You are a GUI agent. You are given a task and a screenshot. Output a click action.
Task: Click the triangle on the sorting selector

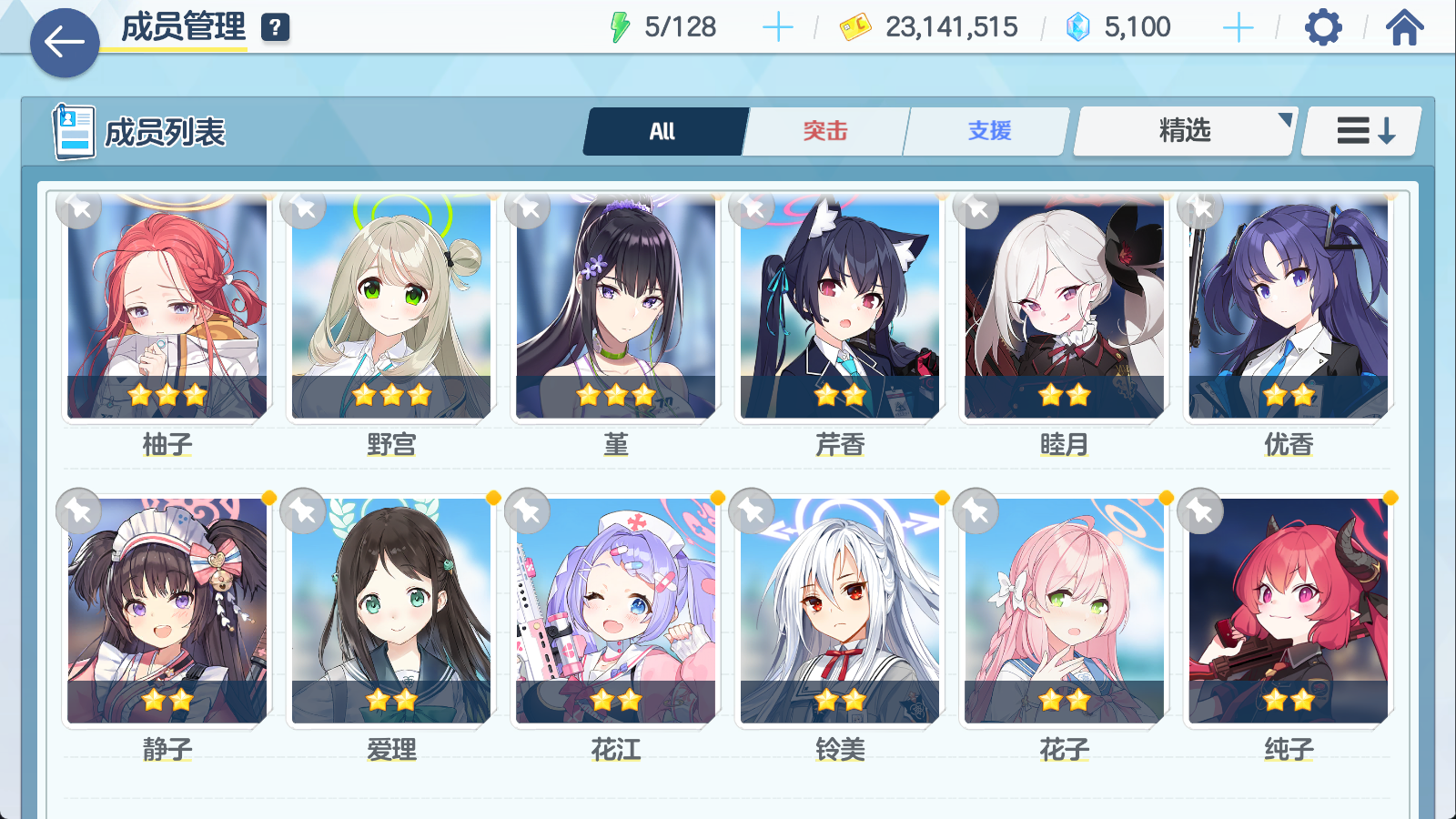1286,118
